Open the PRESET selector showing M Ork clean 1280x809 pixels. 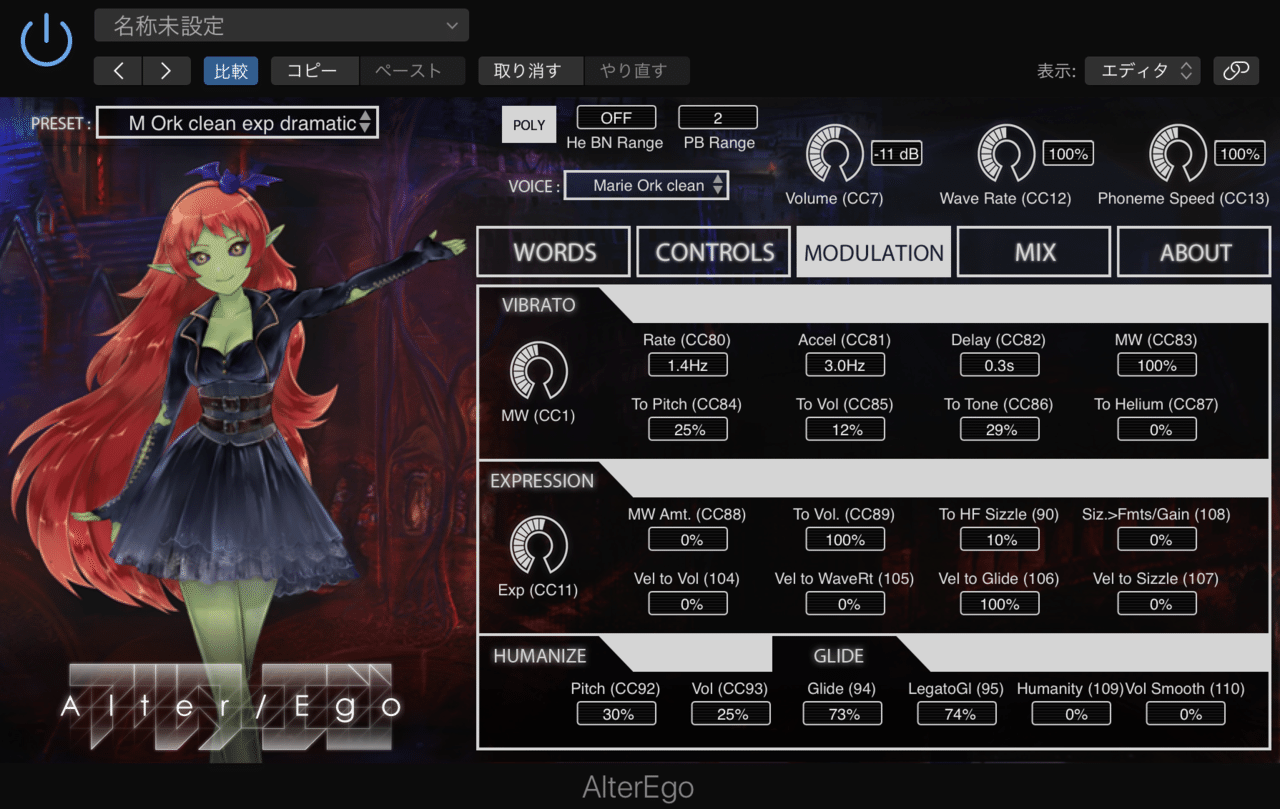(x=237, y=122)
